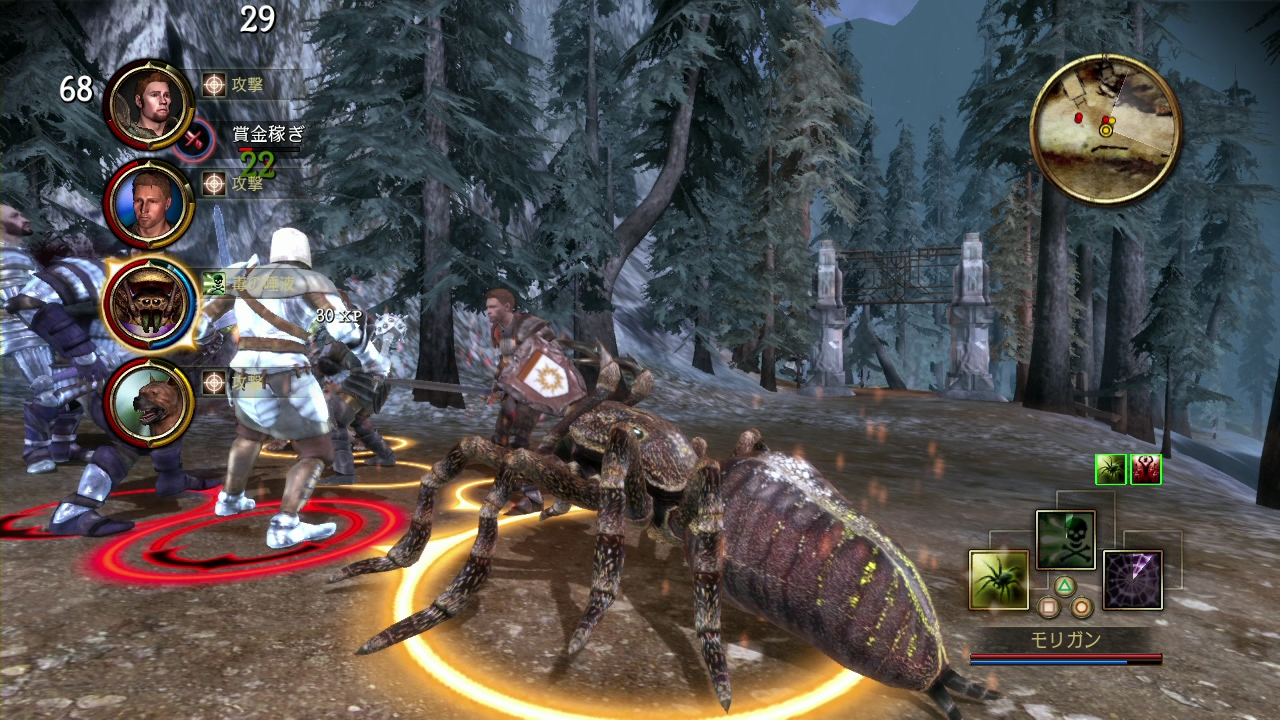The image size is (1280, 720).
Task: Cast the purple spider web ability
Action: click(1132, 580)
